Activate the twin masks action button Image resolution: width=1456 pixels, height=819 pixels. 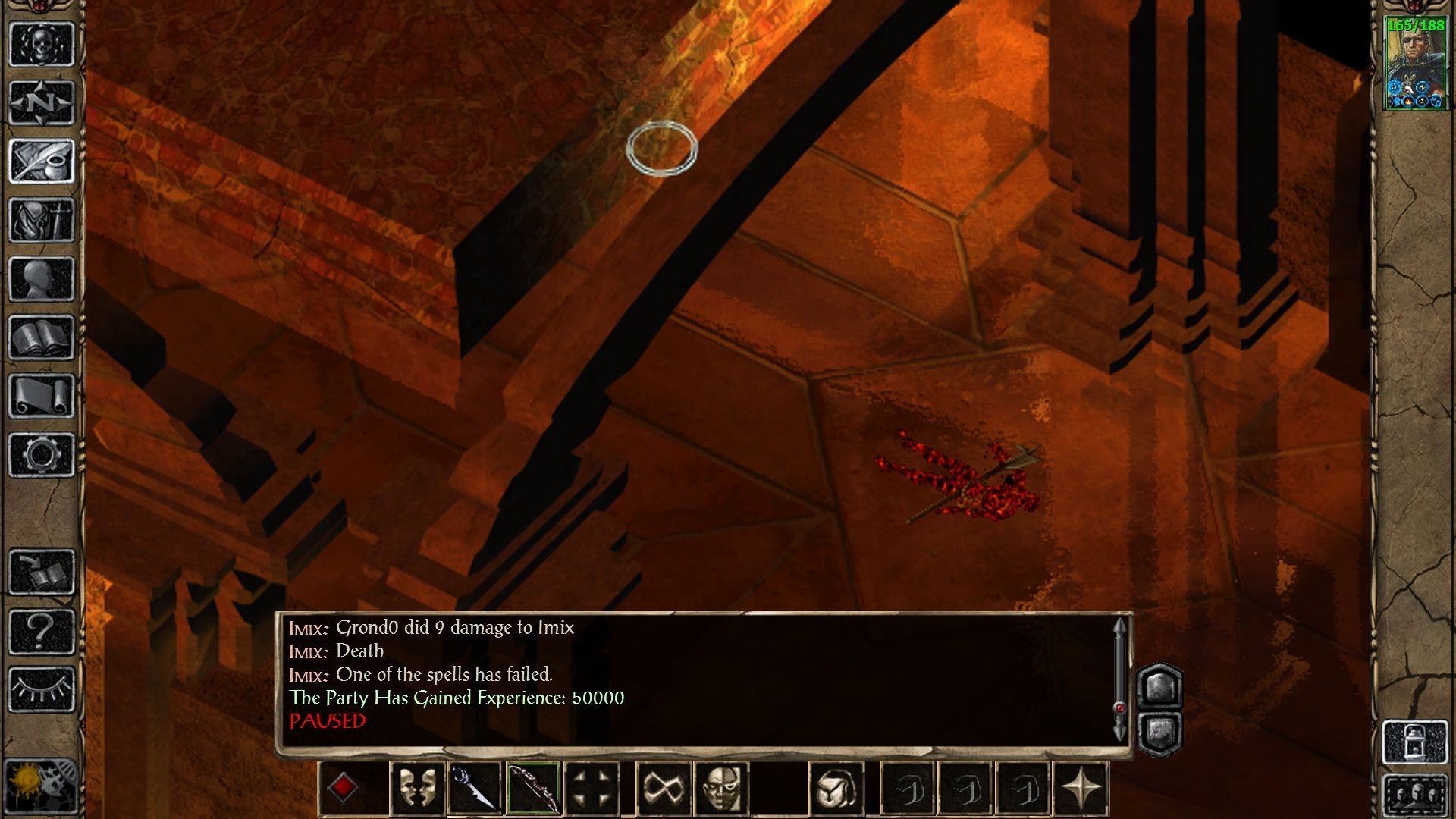click(417, 789)
